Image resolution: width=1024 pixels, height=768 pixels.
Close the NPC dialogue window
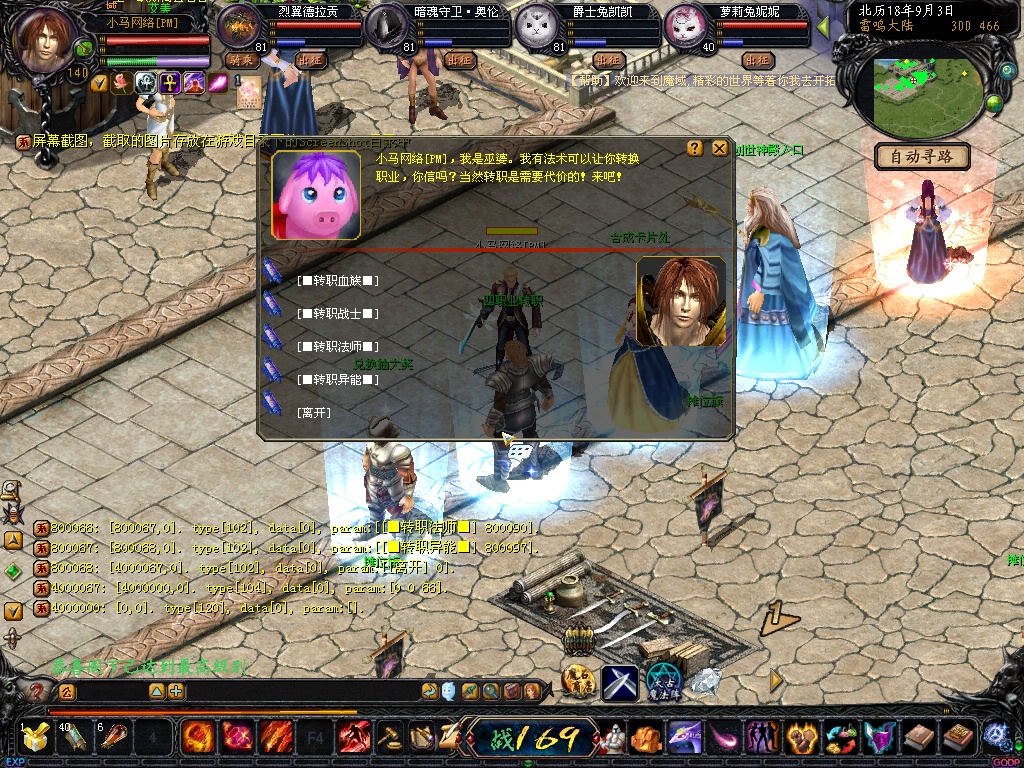[719, 148]
